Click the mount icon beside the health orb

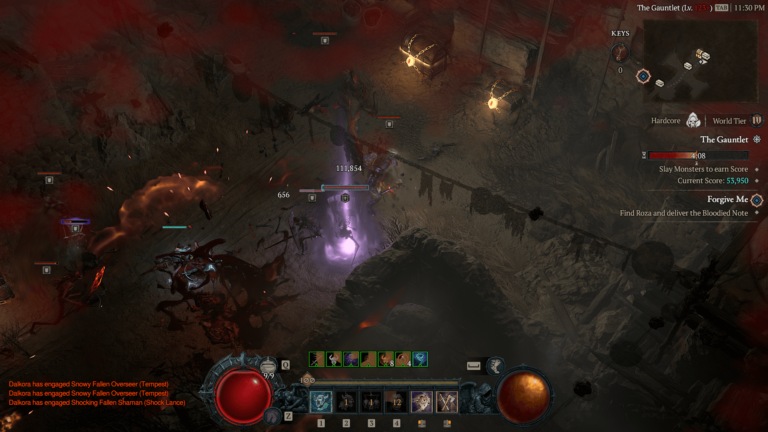click(x=272, y=414)
